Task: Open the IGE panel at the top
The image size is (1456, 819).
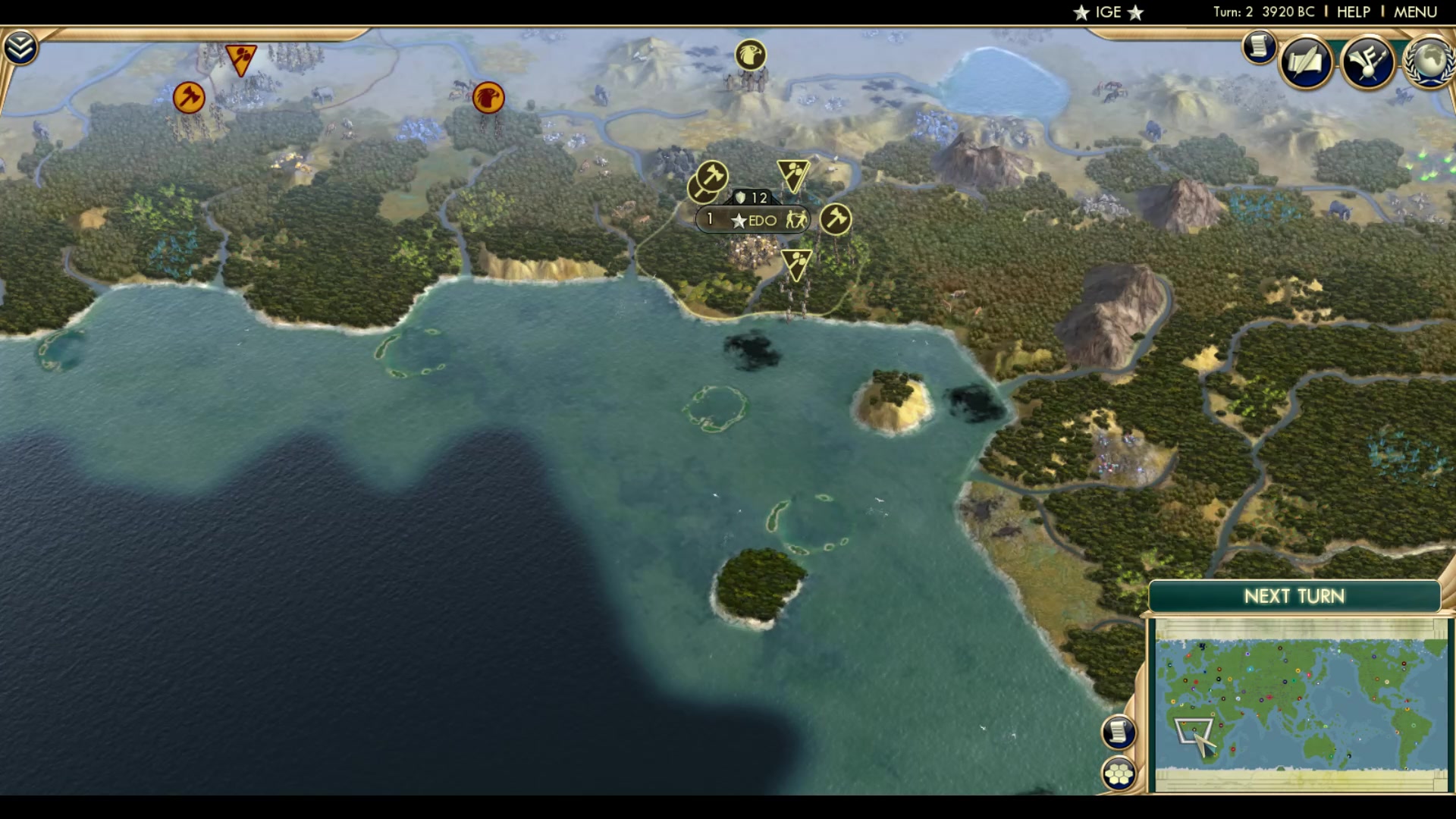Action: 1107,11
